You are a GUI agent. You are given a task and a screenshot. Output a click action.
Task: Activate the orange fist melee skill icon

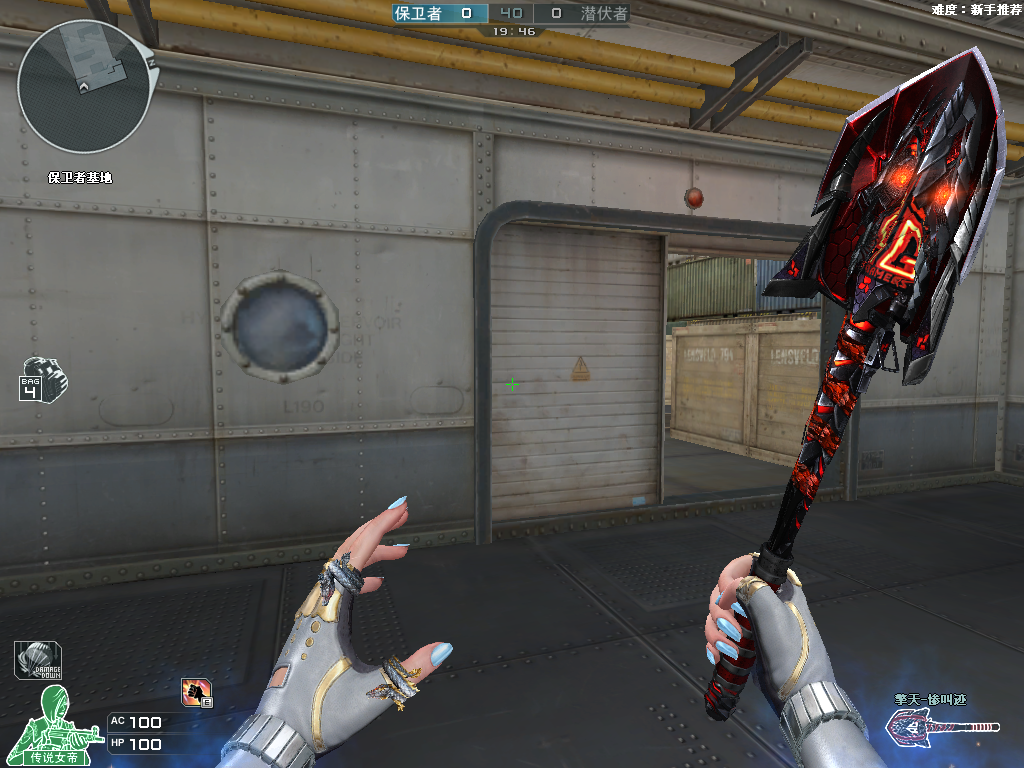tap(196, 691)
